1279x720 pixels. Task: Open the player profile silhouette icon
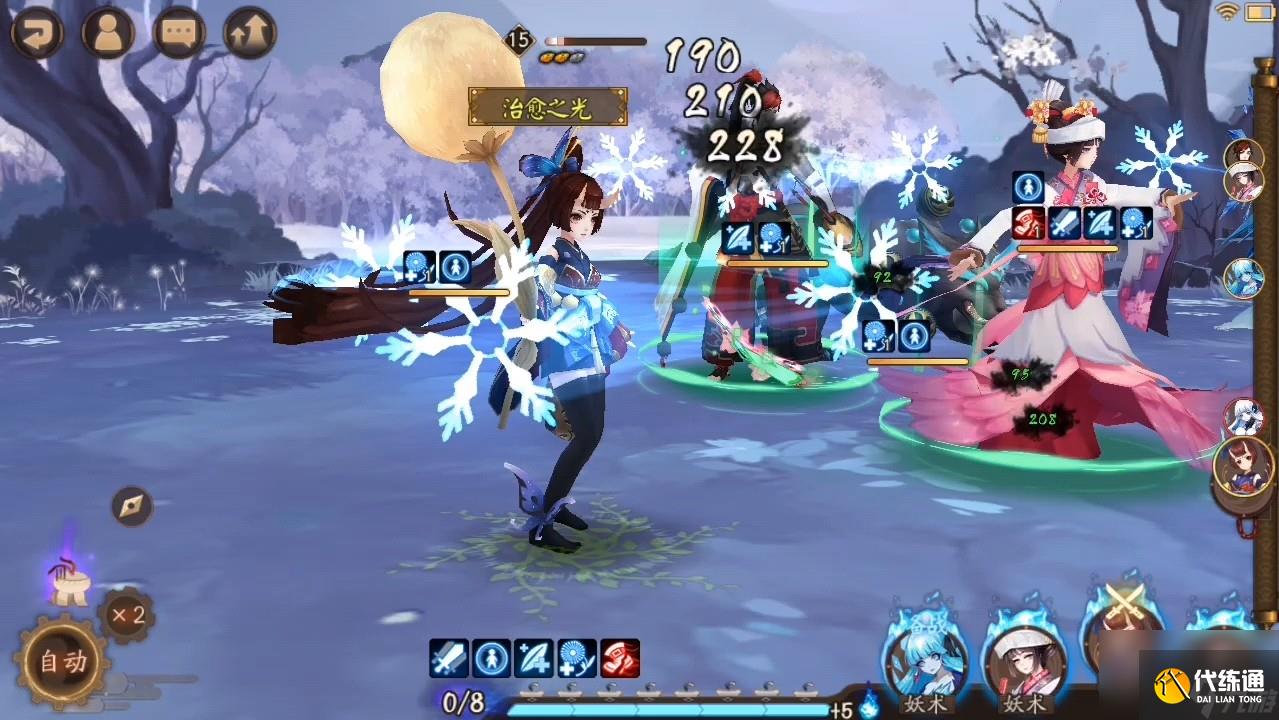[108, 33]
